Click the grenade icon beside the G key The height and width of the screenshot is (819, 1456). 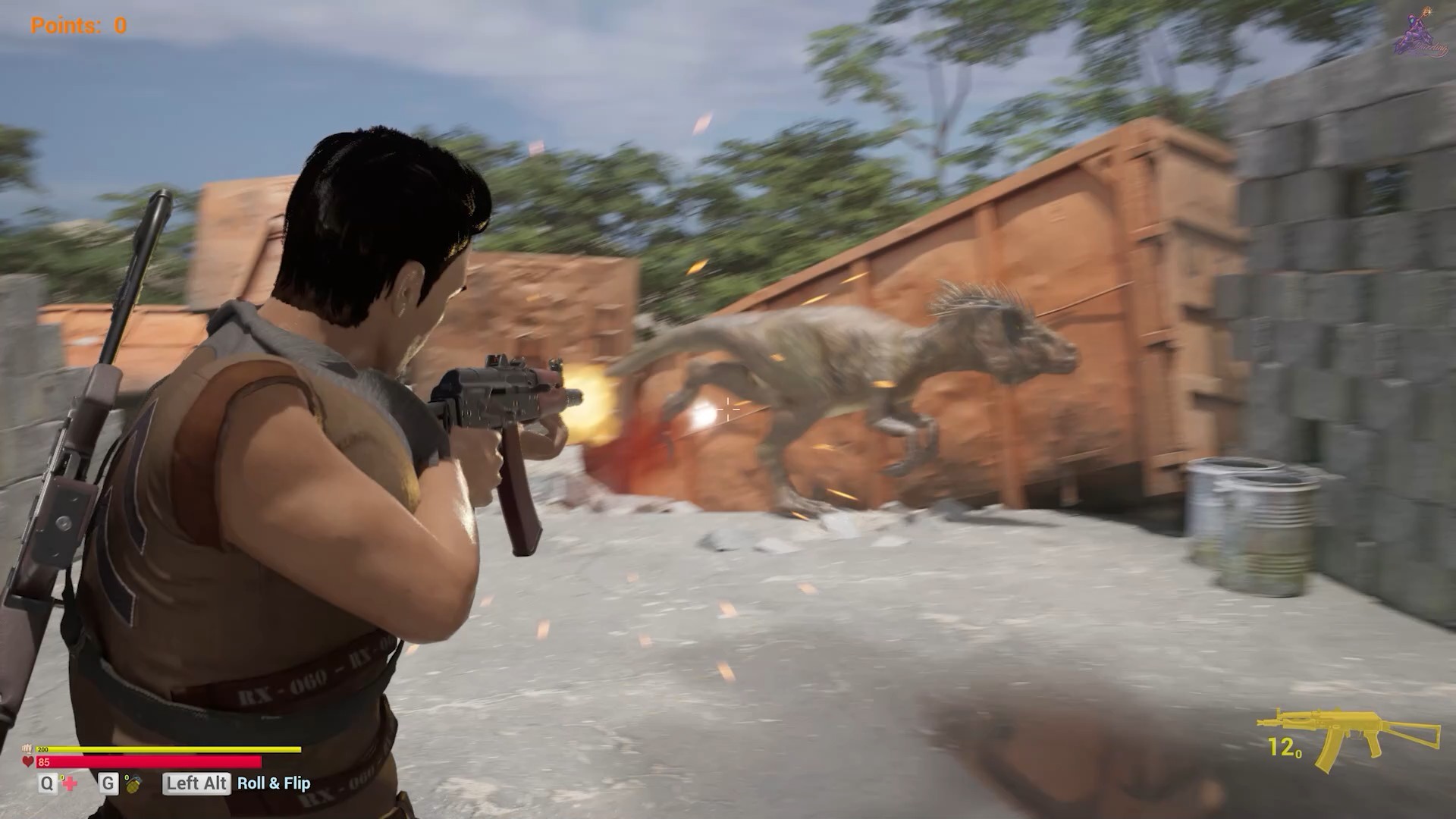(134, 785)
